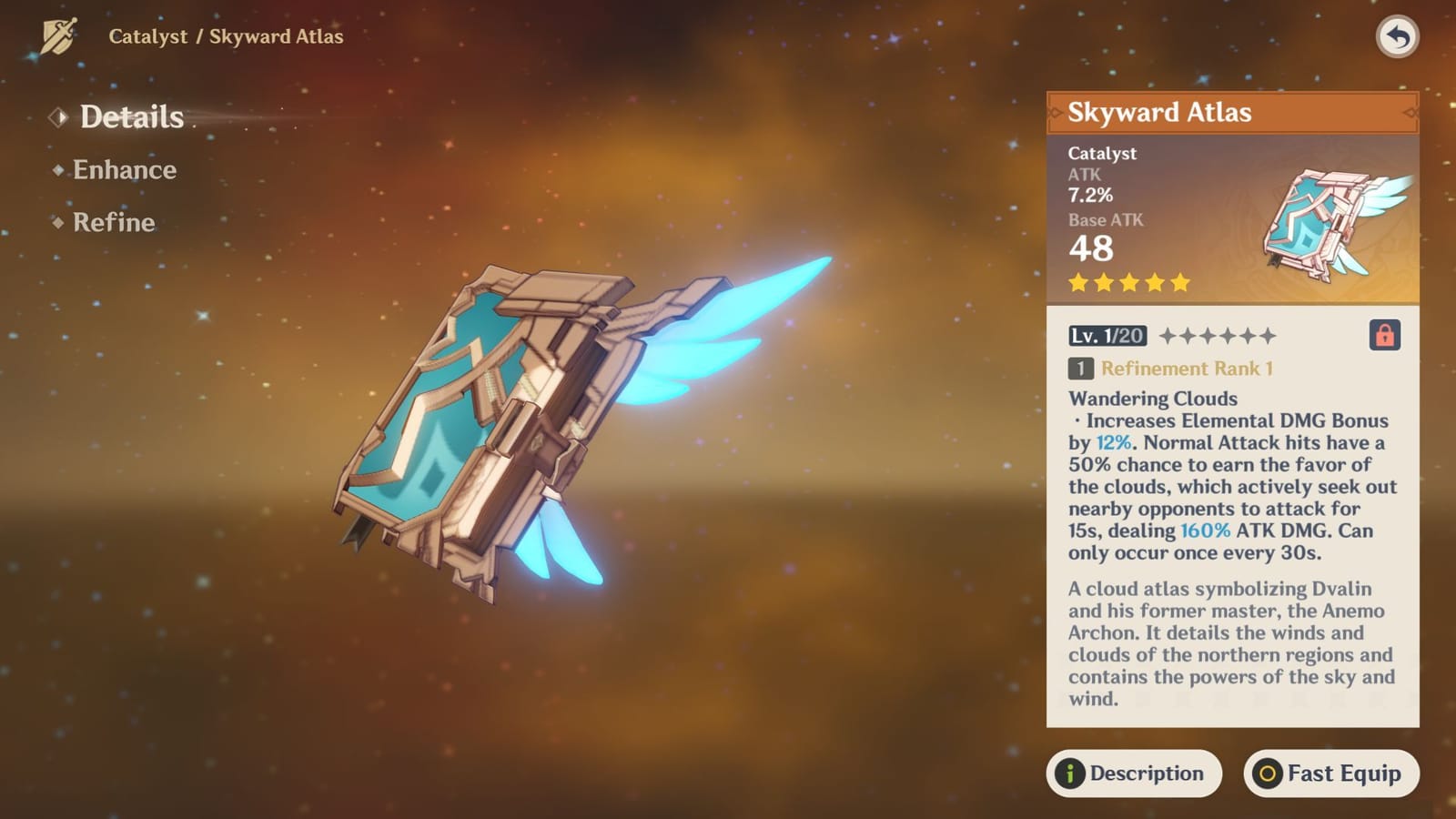
Task: Switch to the Details tab
Action: tap(131, 117)
